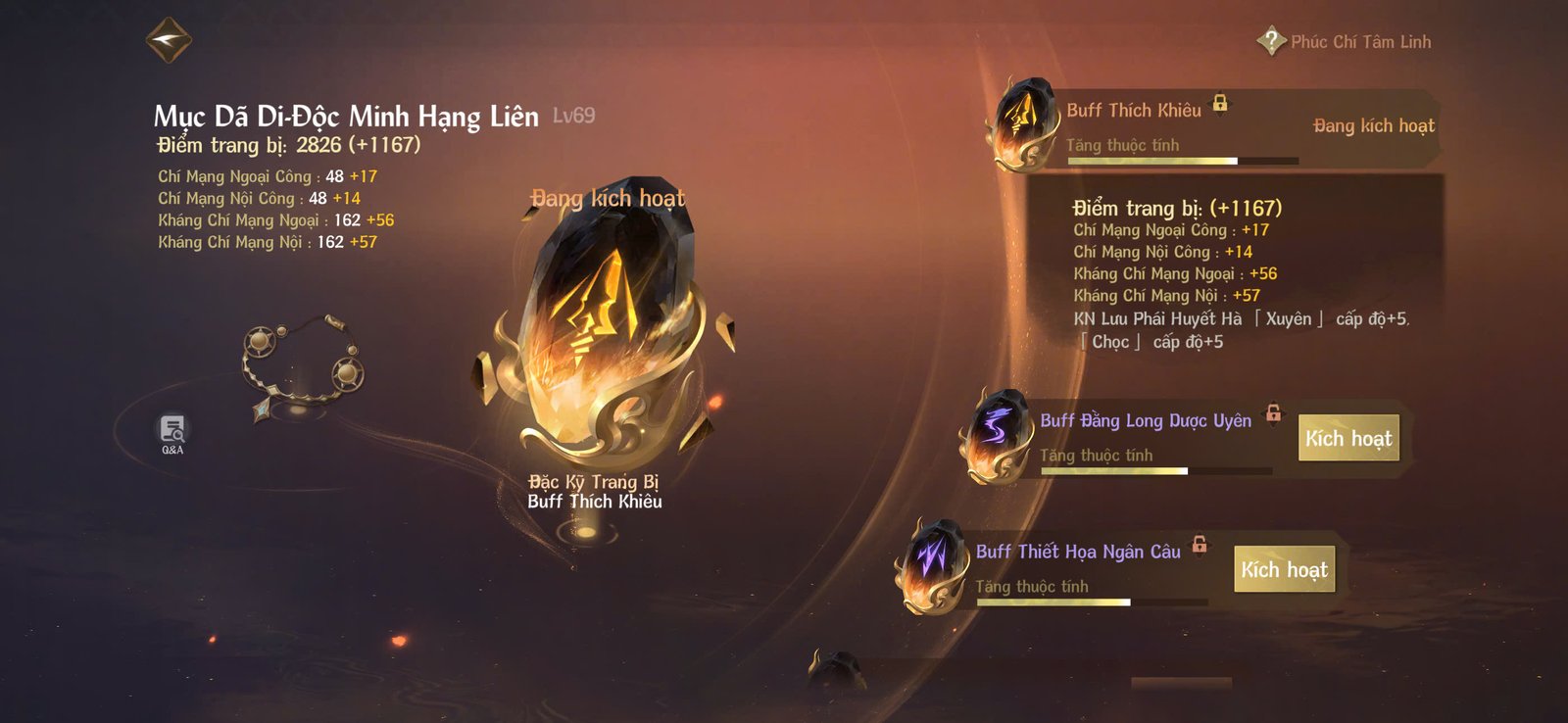Unlock Buff Thích Khiêu via its lock icon
The image size is (1568, 723).
1221,102
